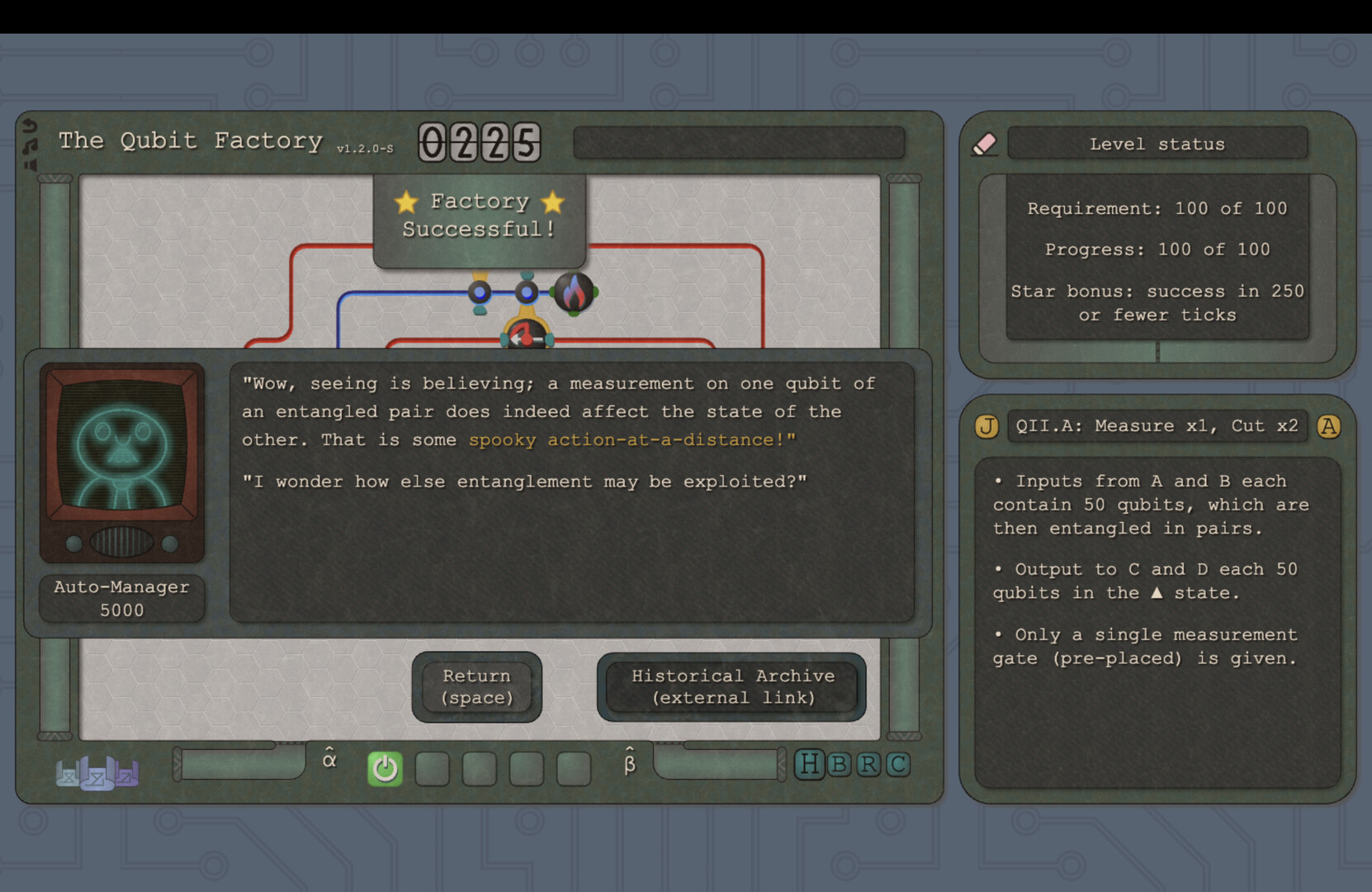
Task: Click the J badge next to the level title
Action: [986, 426]
